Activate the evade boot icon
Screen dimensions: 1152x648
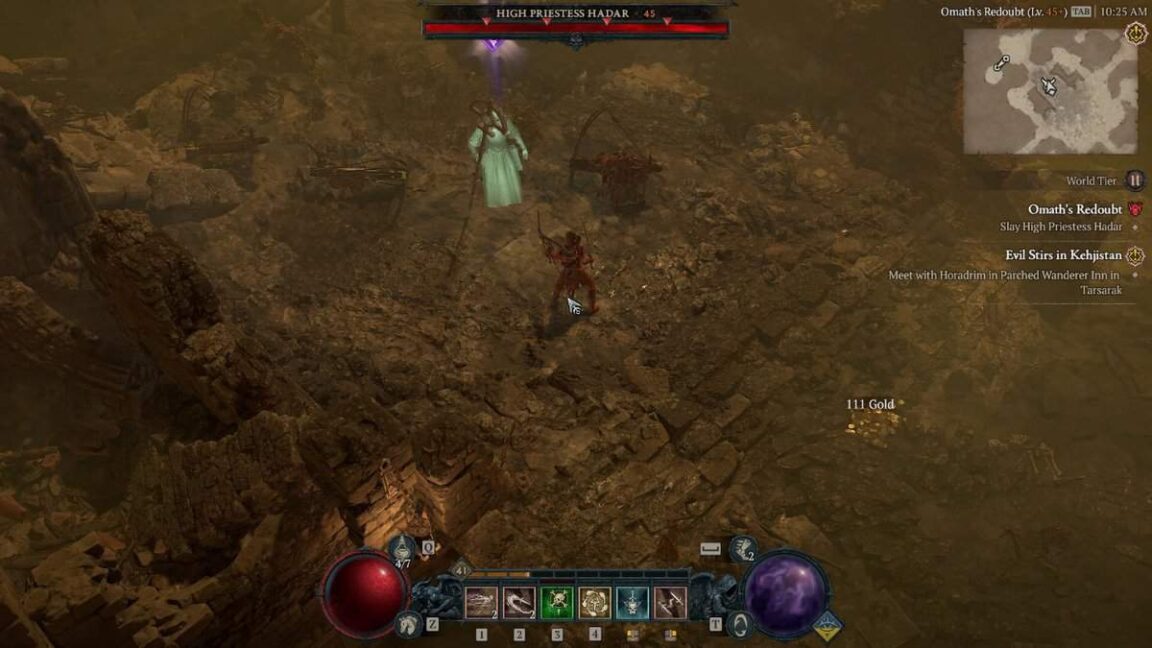click(742, 549)
